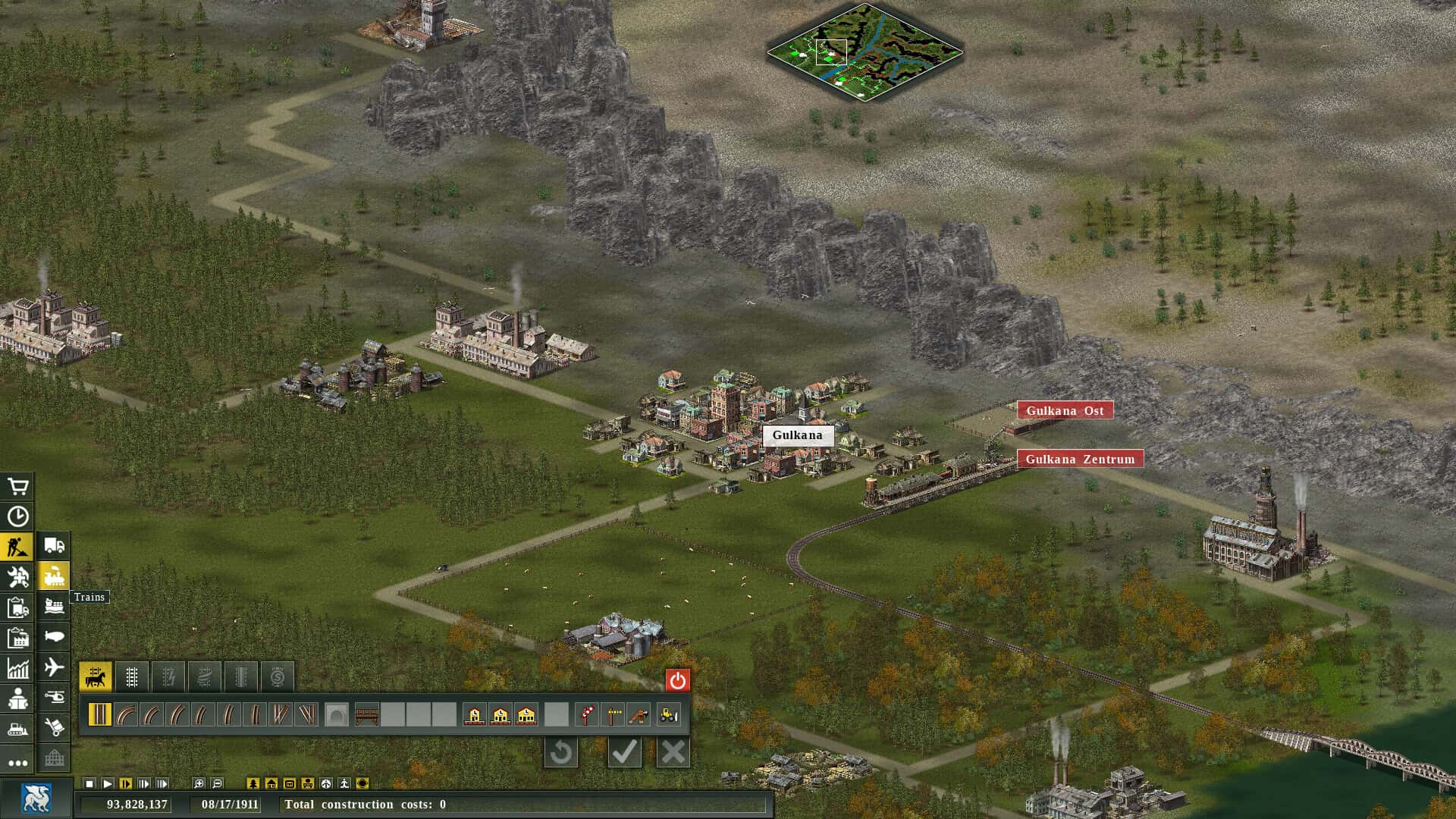Select the tunnel building tool
Screen dimensions: 1456x819
[x=336, y=714]
